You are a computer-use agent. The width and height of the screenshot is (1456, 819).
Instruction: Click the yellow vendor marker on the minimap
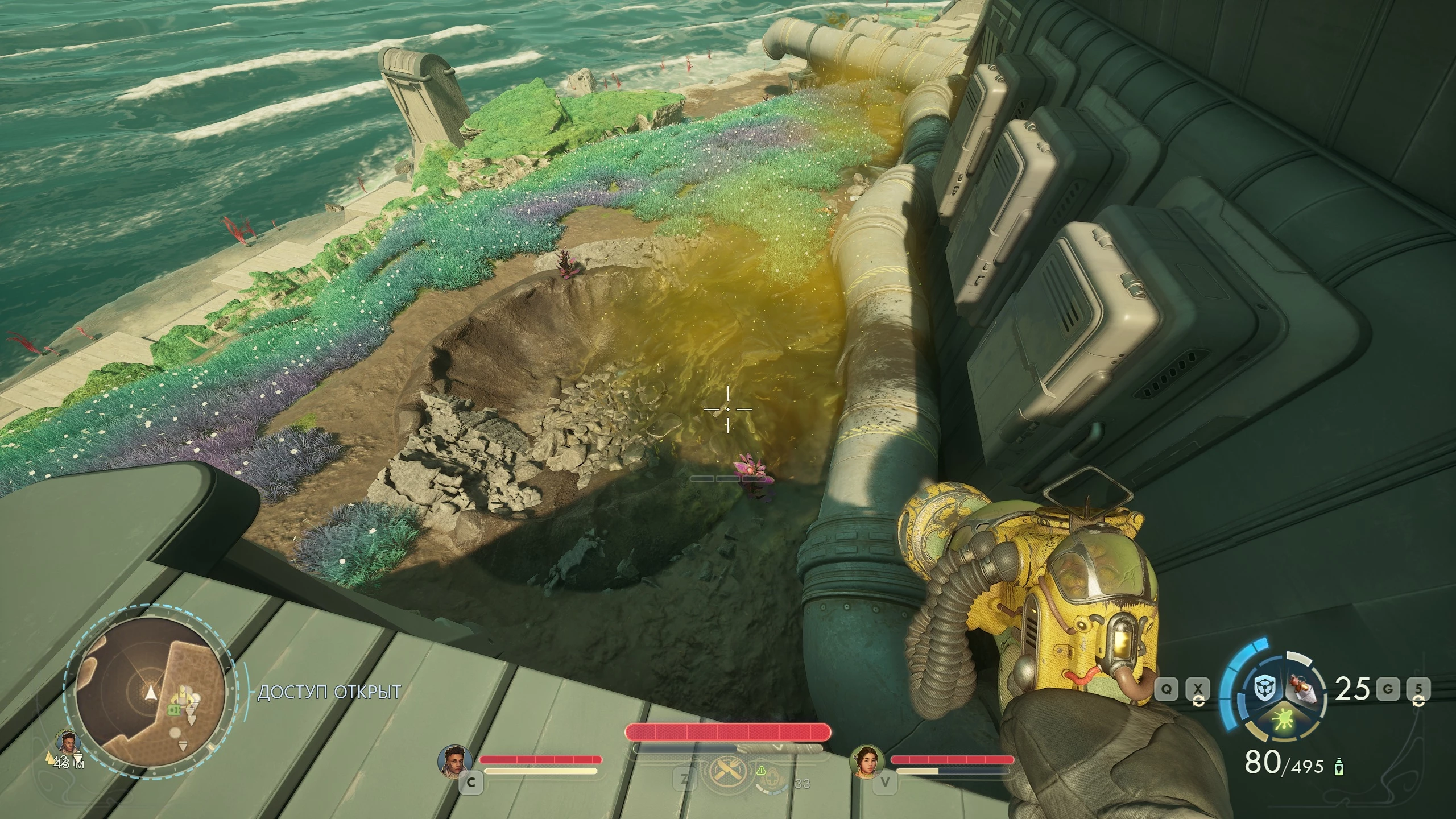pos(183,694)
